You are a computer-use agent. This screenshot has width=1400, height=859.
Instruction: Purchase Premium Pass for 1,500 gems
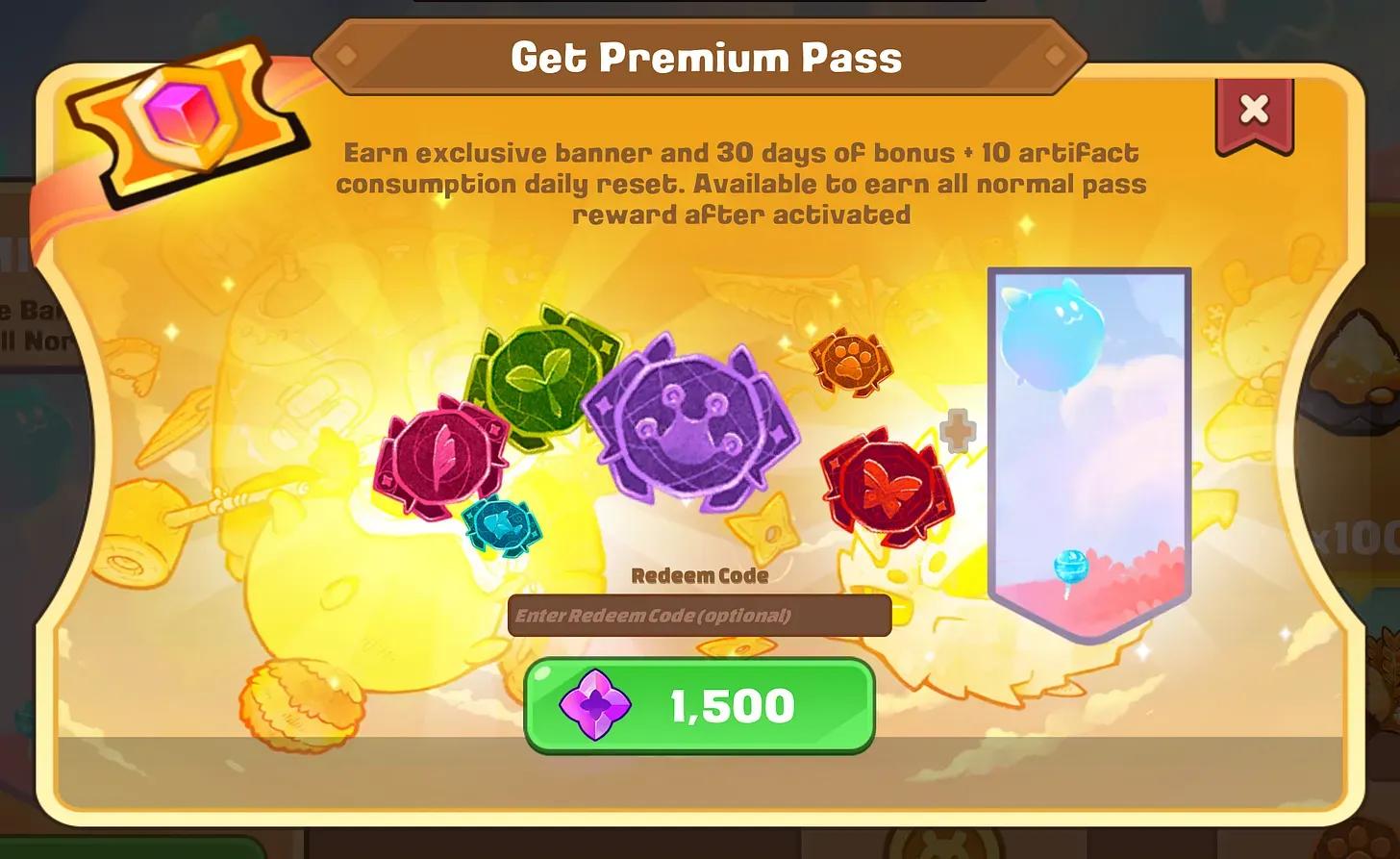[x=700, y=704]
